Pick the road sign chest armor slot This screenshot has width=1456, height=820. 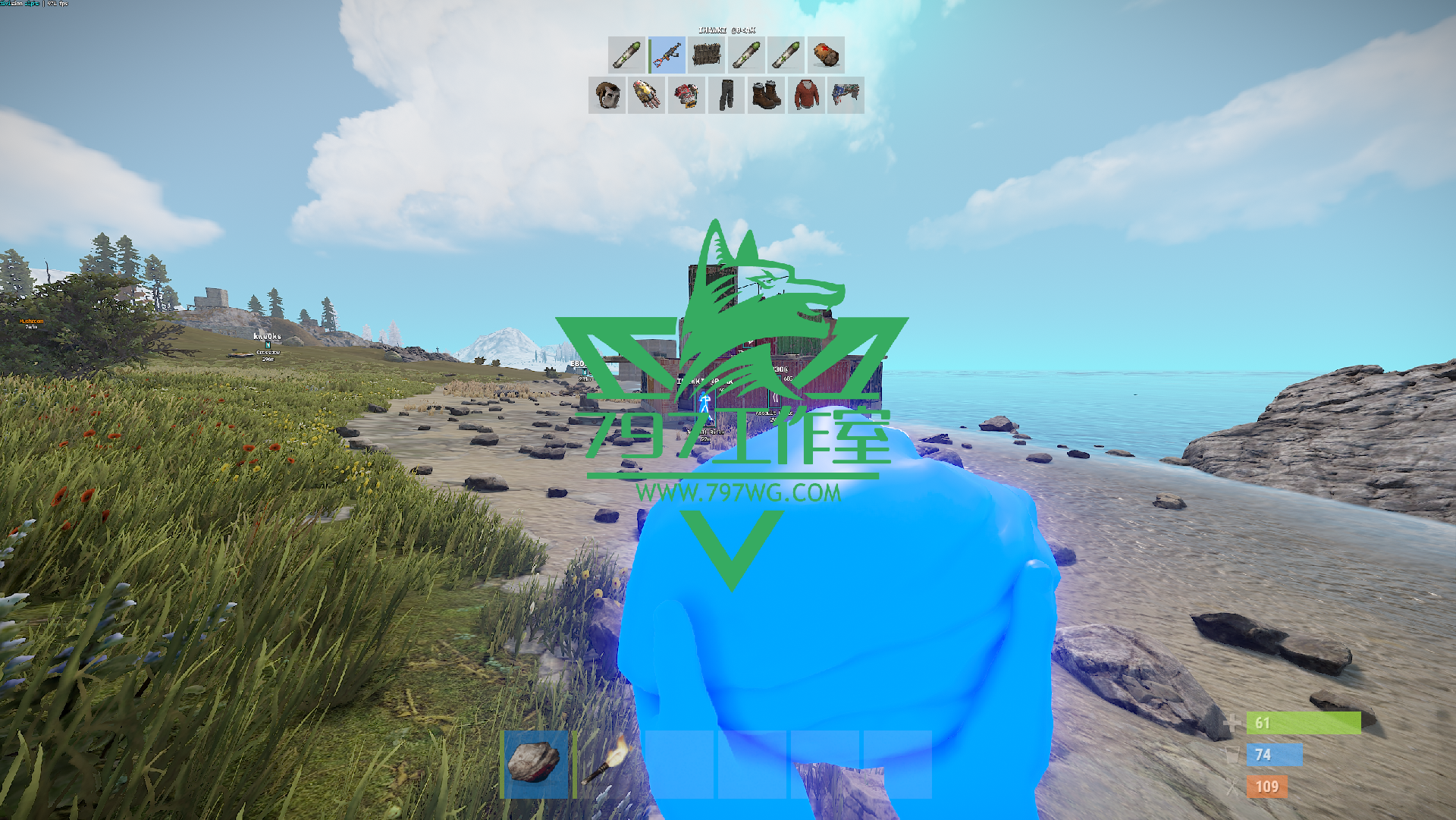(686, 96)
